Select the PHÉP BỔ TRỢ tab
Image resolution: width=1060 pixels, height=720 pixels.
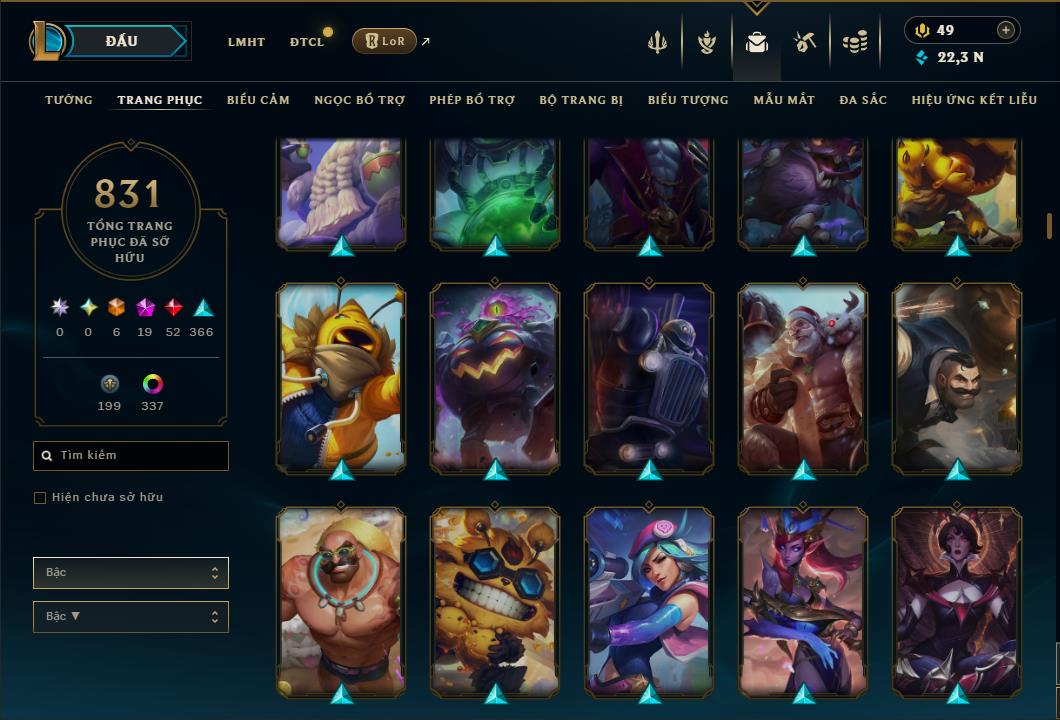pyautogui.click(x=472, y=100)
